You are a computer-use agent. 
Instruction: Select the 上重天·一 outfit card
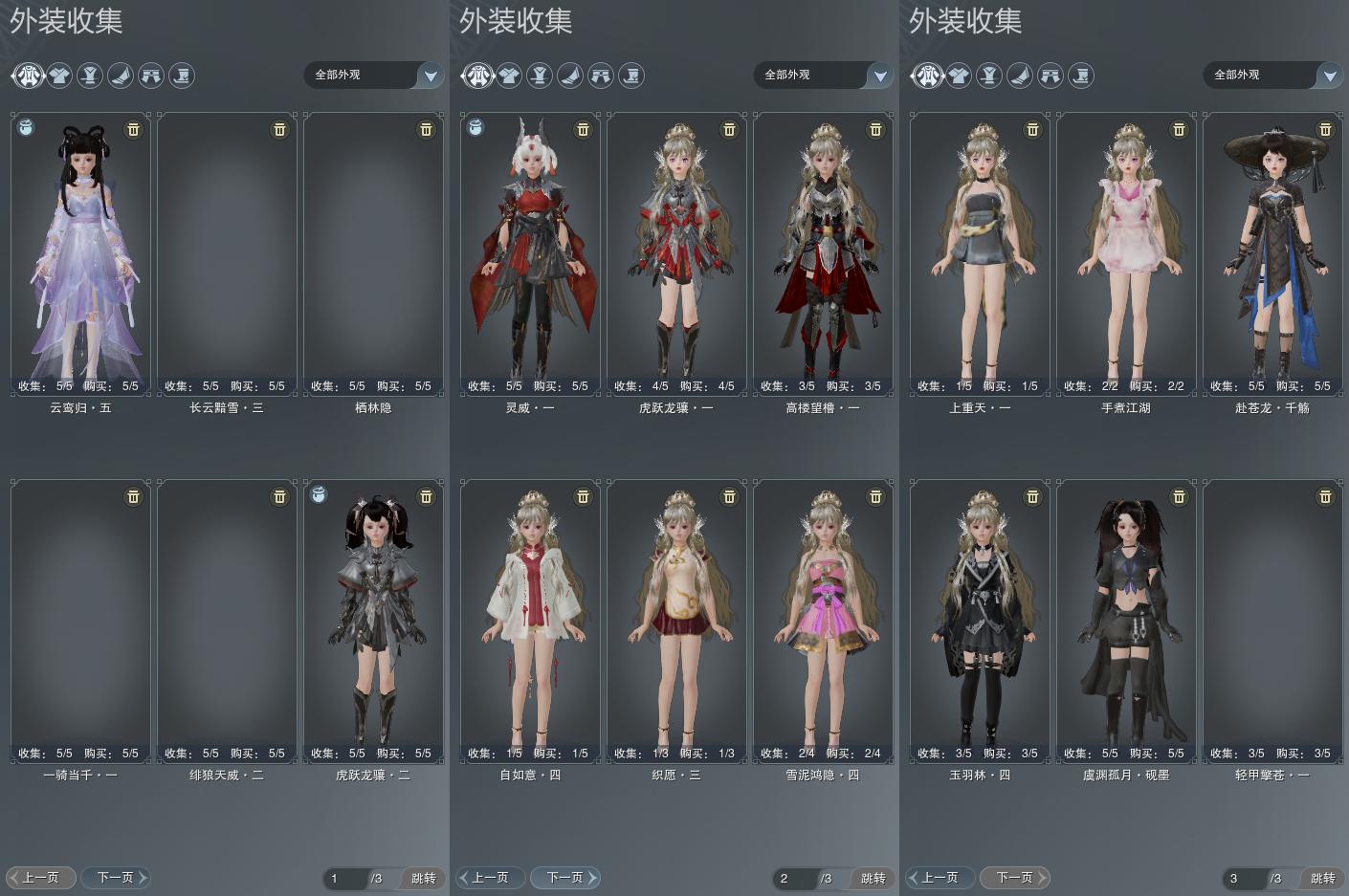coord(980,253)
